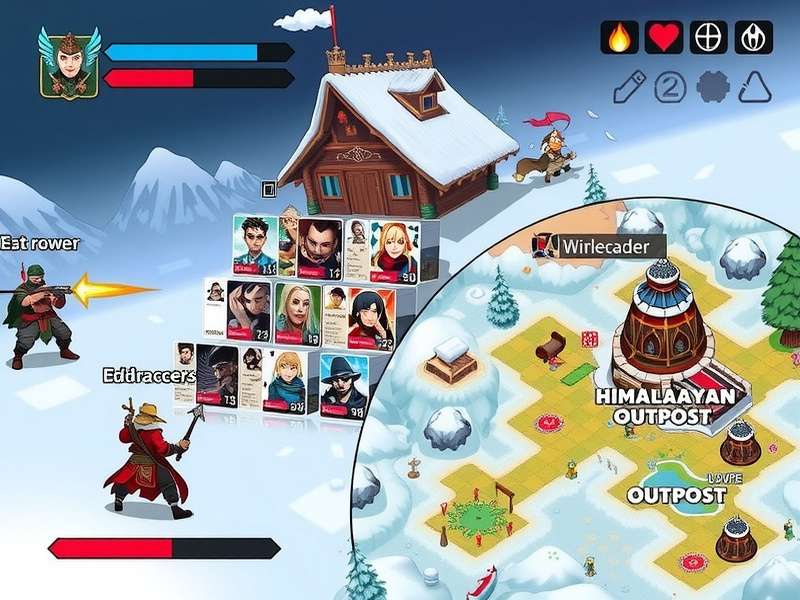800x600 pixels.
Task: Activate the white flame emblem icon
Action: [753, 37]
